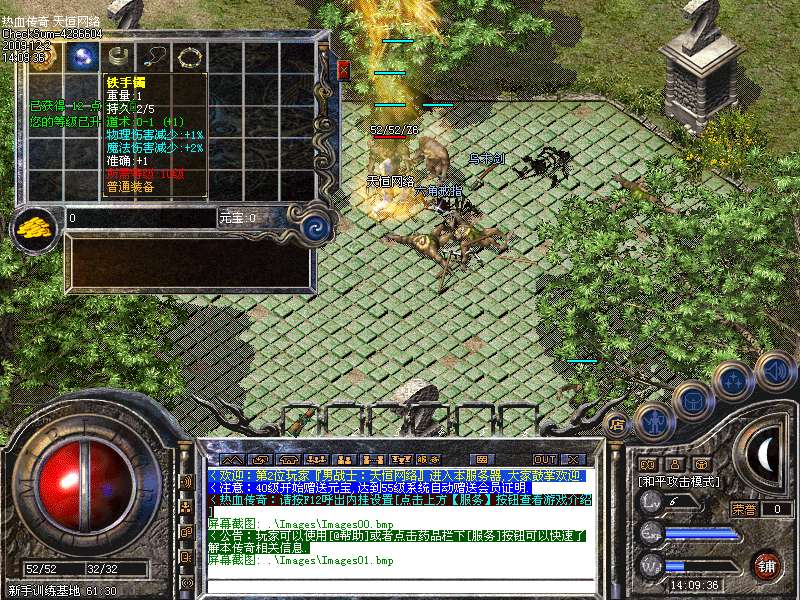Open the 服务 service button on chat bar
800x600 pixels.
click(428, 459)
